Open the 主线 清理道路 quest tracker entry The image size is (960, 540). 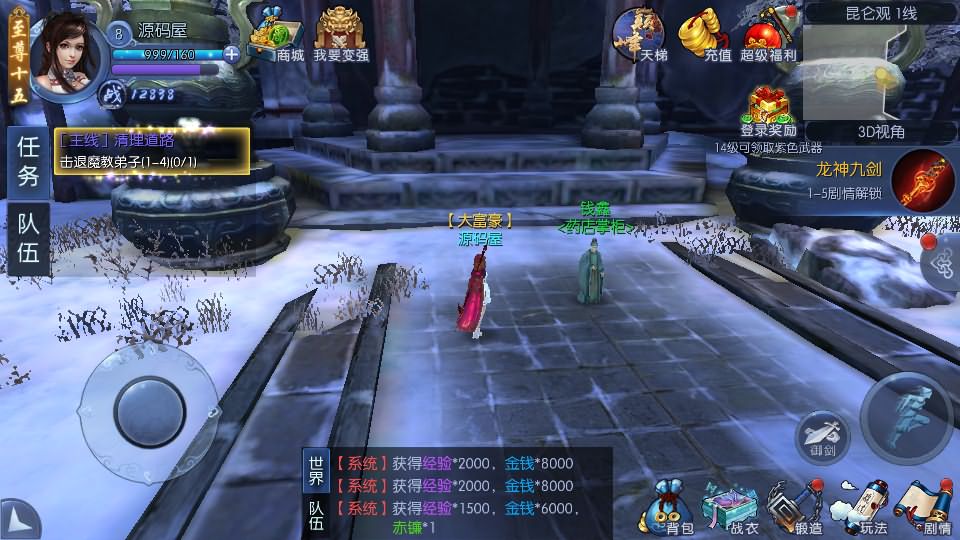pyautogui.click(x=152, y=151)
